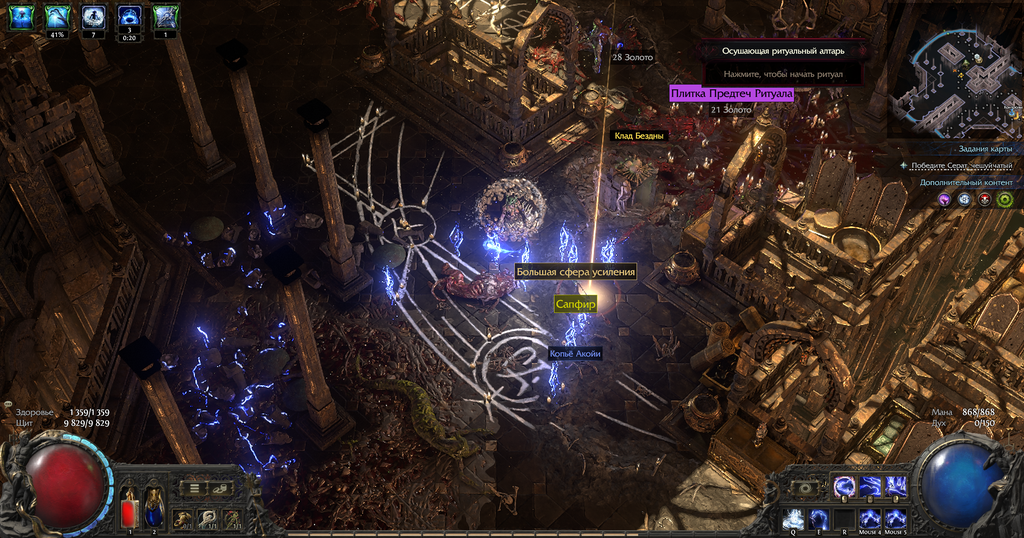This screenshot has height=538, width=1024.
Task: Click the purple additional content icon
Action: 942,199
